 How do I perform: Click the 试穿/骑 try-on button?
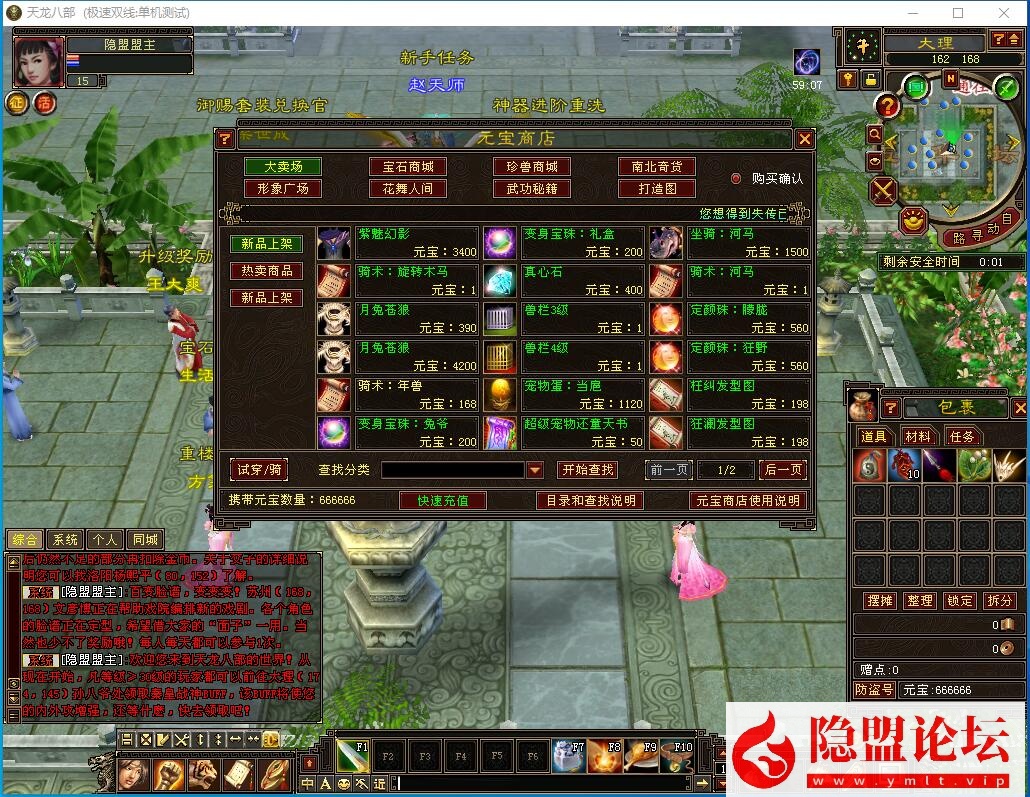(259, 469)
